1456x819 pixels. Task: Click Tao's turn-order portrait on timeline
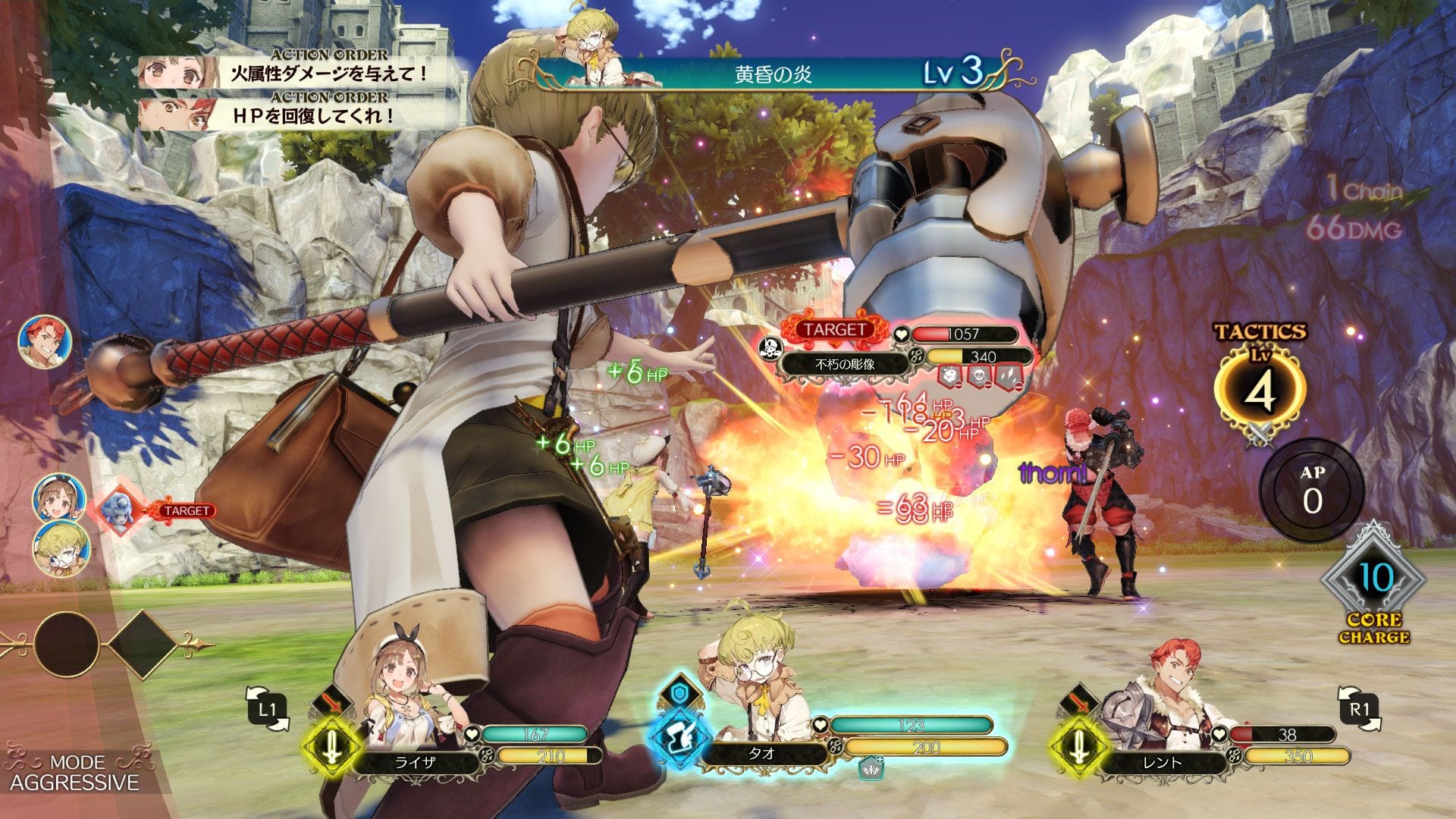[61, 548]
